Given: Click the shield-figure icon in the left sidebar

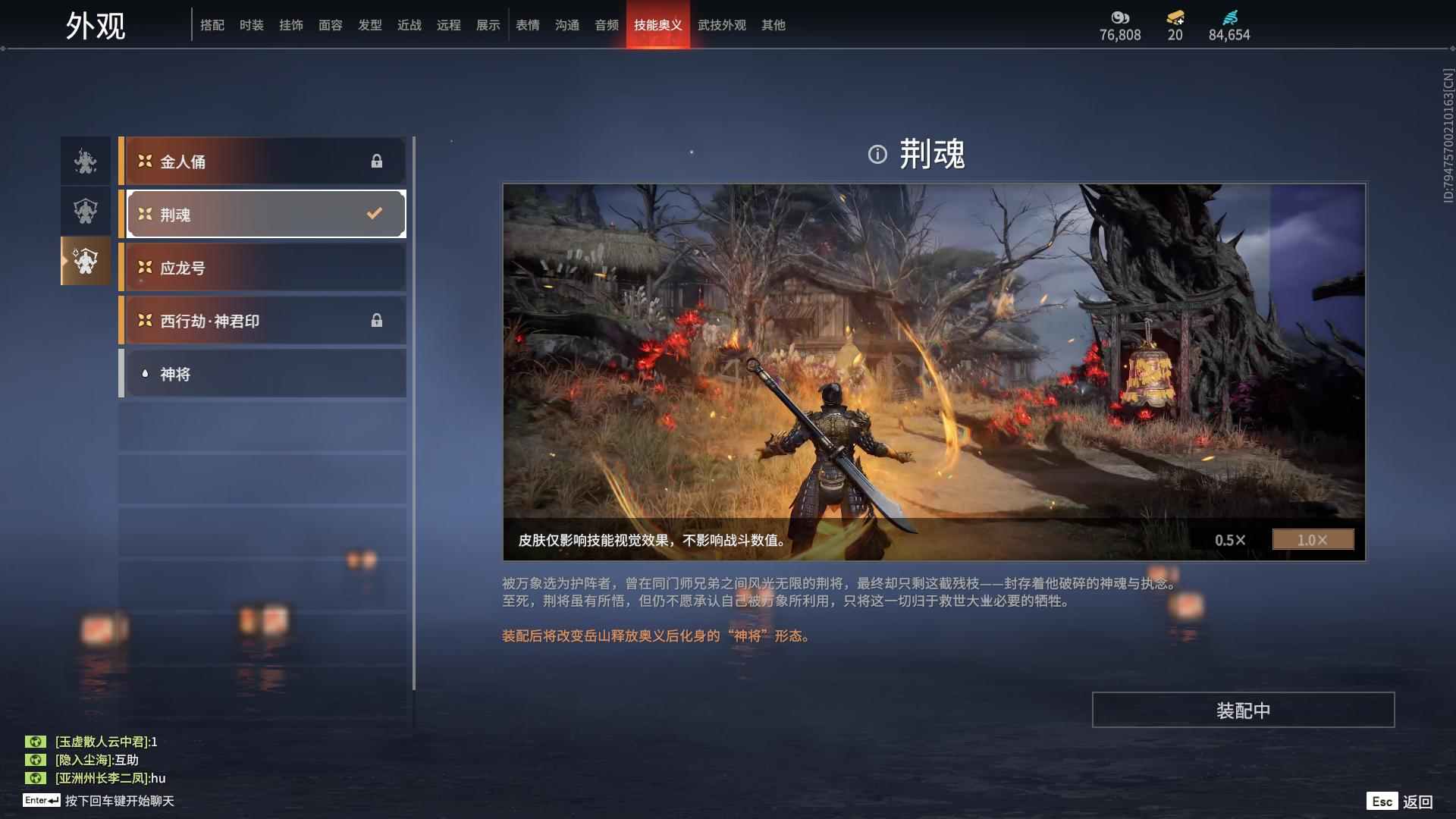Looking at the screenshot, I should click(x=84, y=212).
